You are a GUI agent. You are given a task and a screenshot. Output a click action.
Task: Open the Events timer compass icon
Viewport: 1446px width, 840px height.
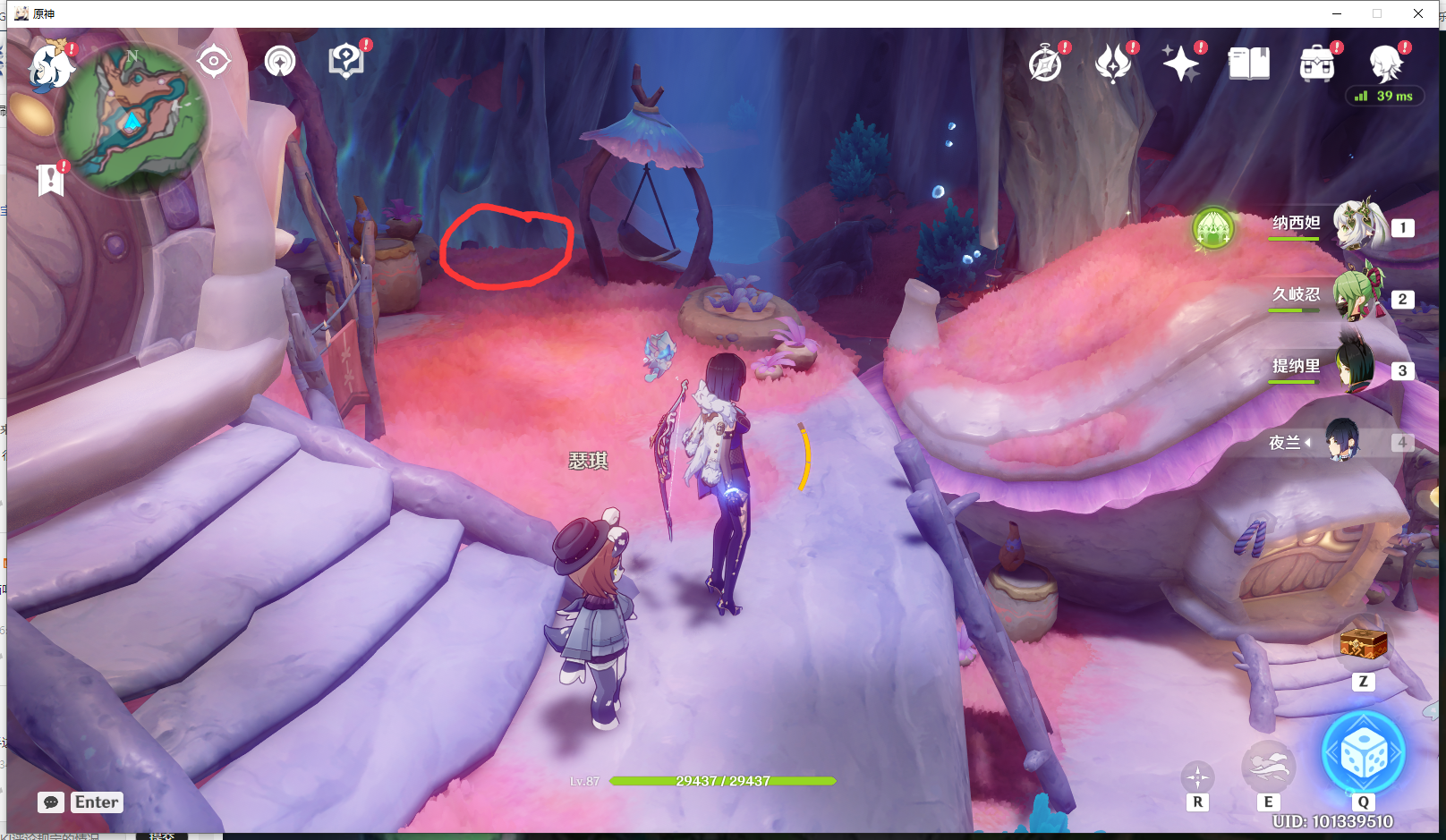click(1047, 64)
